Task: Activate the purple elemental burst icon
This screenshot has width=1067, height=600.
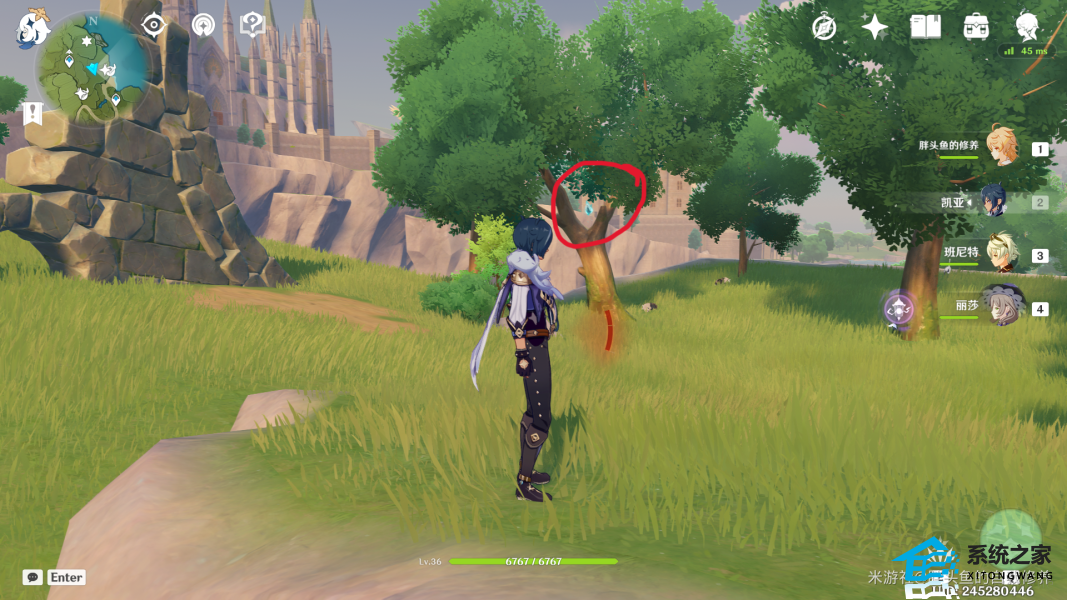Action: 898,308
